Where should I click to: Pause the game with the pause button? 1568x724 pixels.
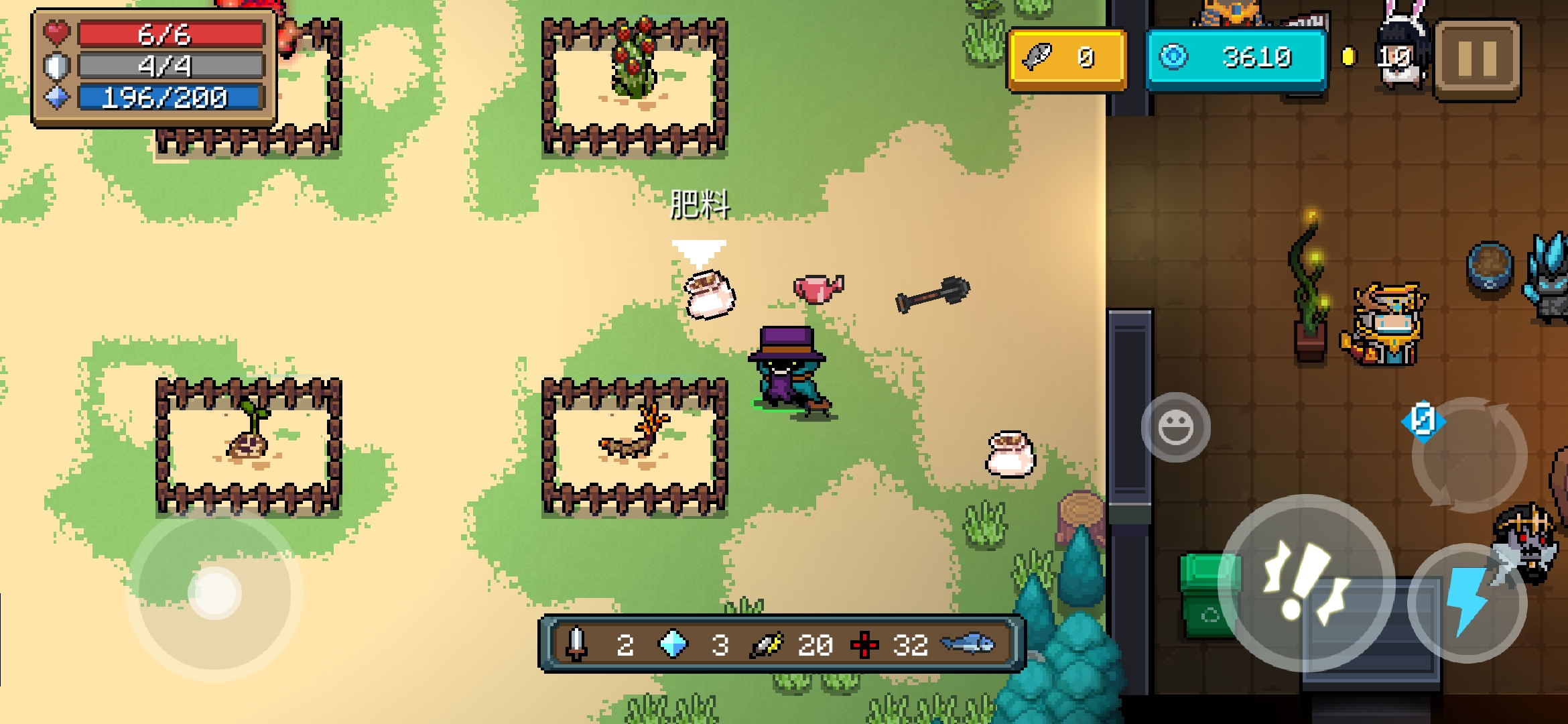click(x=1478, y=59)
